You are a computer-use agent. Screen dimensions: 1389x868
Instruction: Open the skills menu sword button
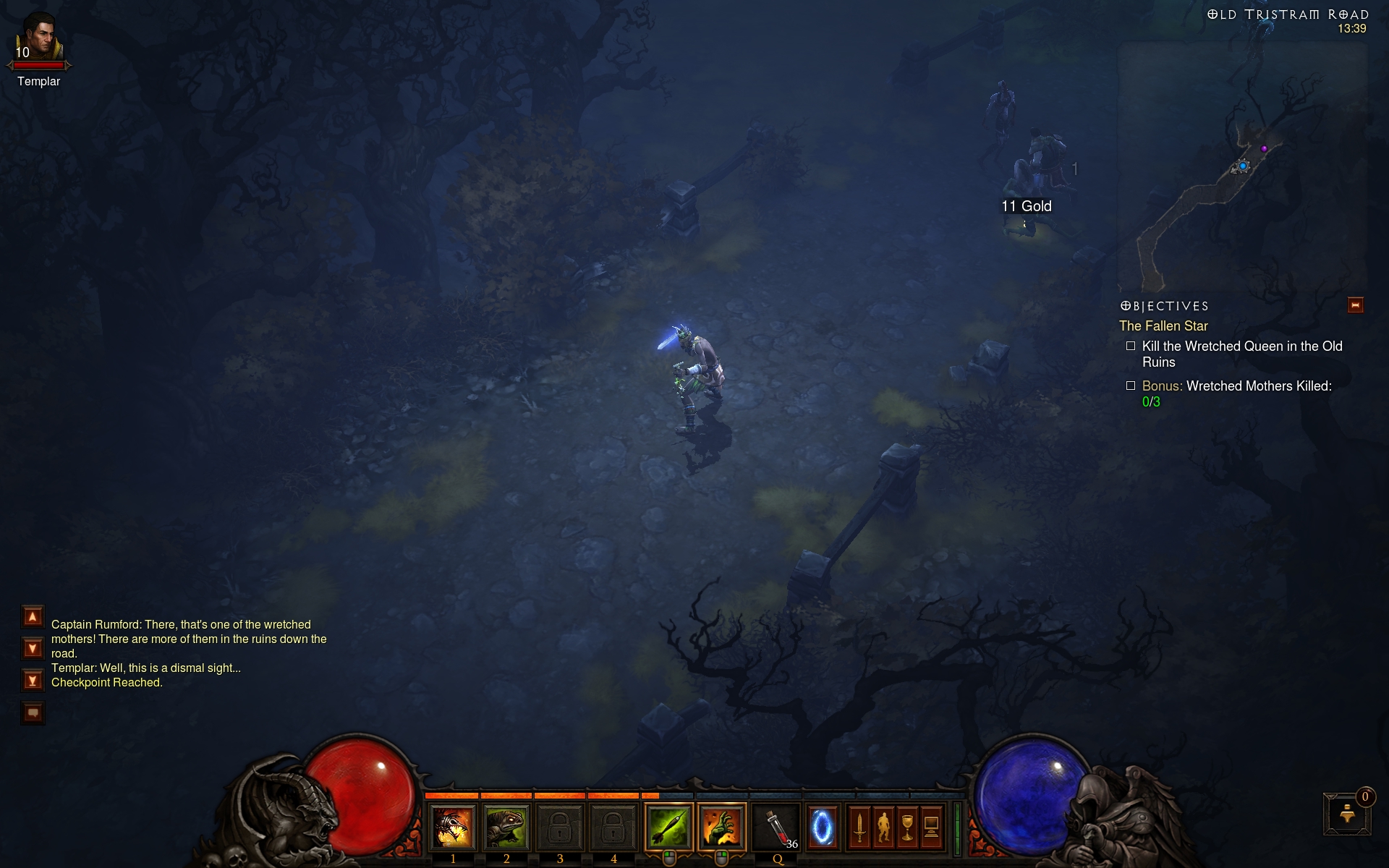coord(859,826)
